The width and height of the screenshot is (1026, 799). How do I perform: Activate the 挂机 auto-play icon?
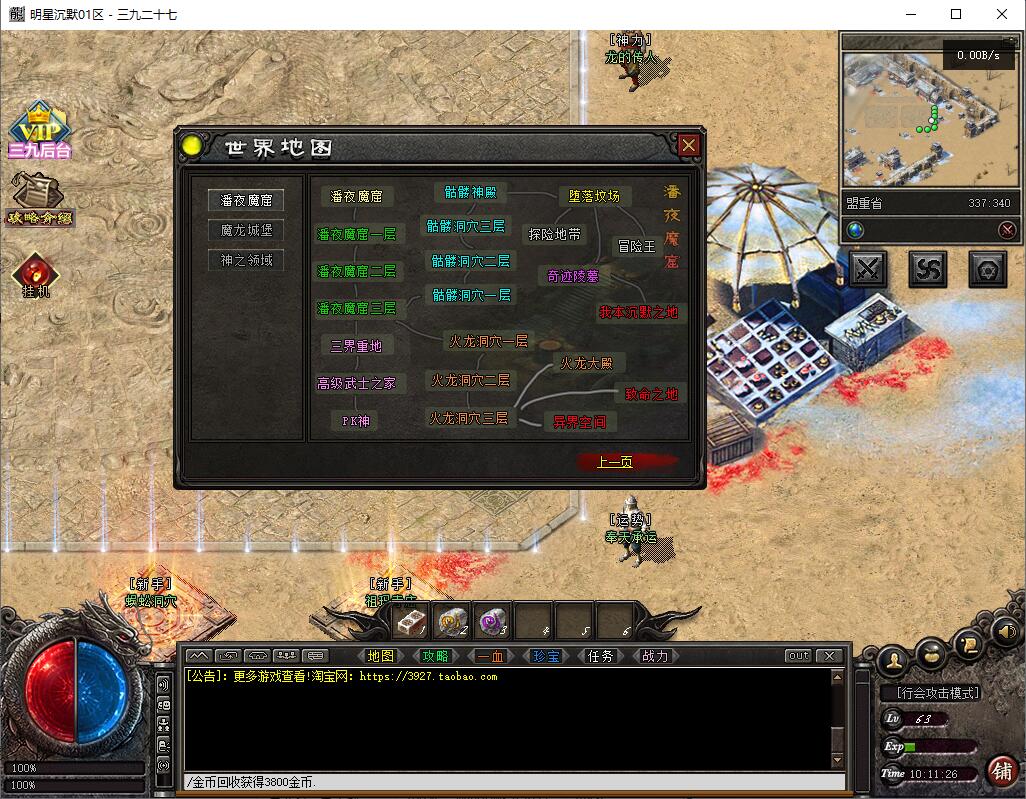(35, 275)
